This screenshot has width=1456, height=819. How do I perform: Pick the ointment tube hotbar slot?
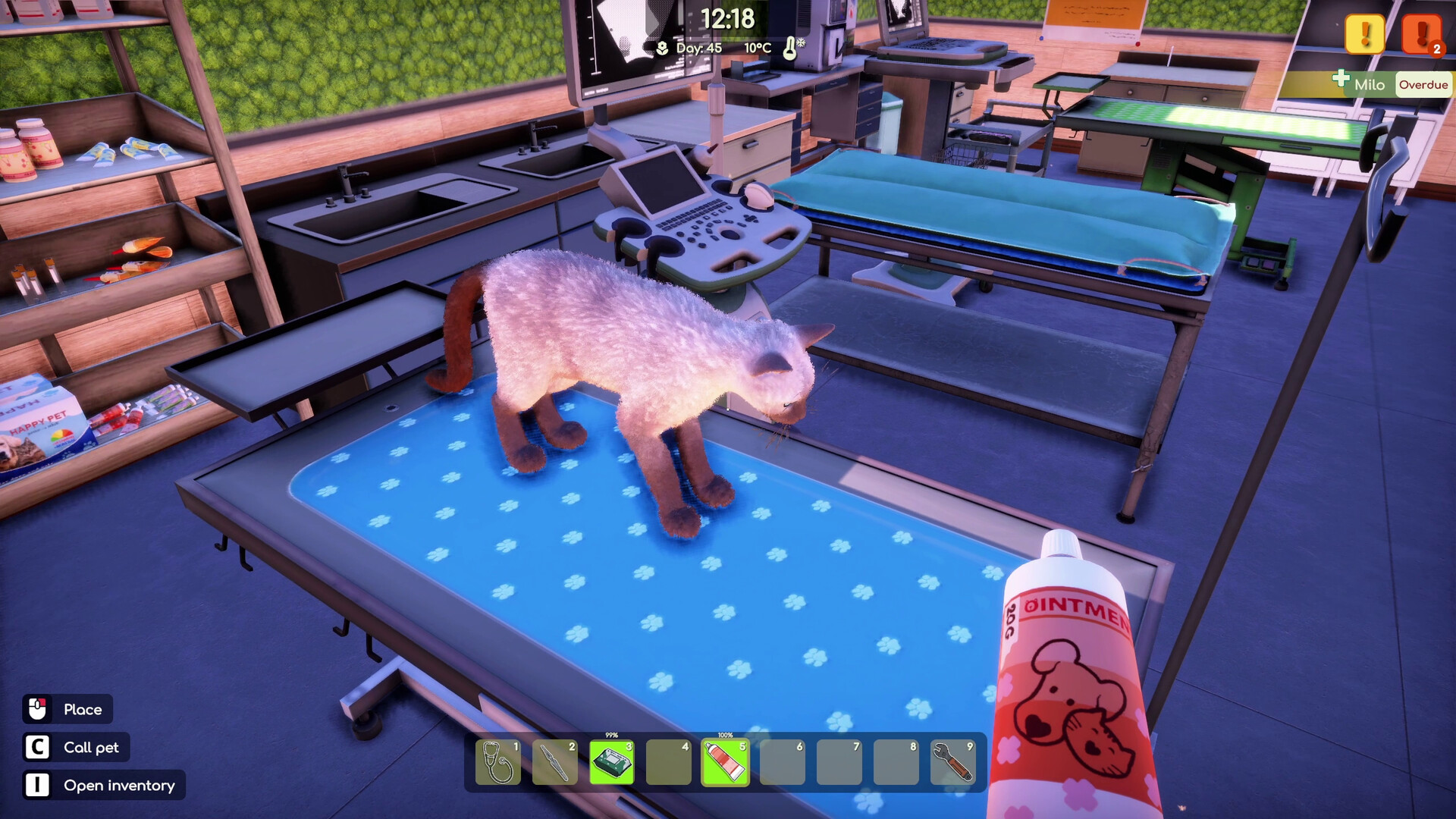(725, 762)
